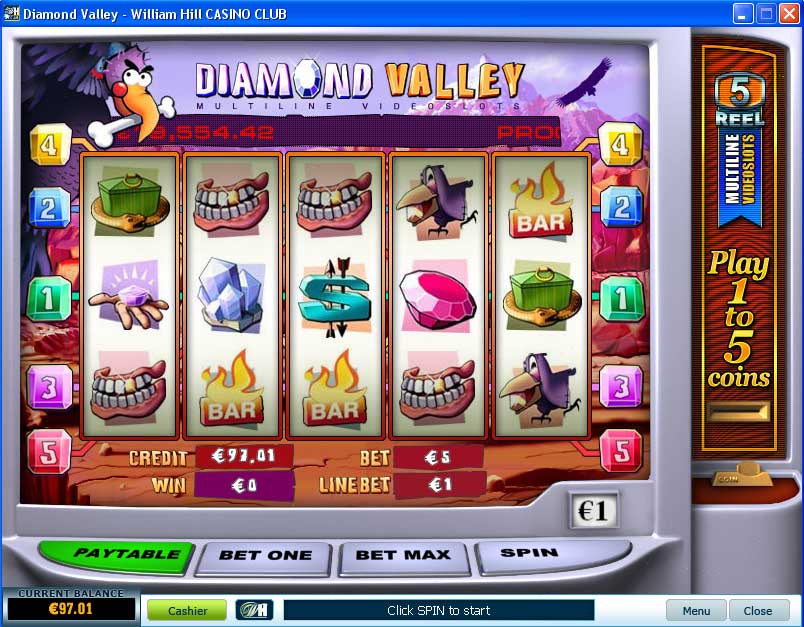The height and width of the screenshot is (627, 804).
Task: Hit the BET MAX button
Action: [405, 556]
